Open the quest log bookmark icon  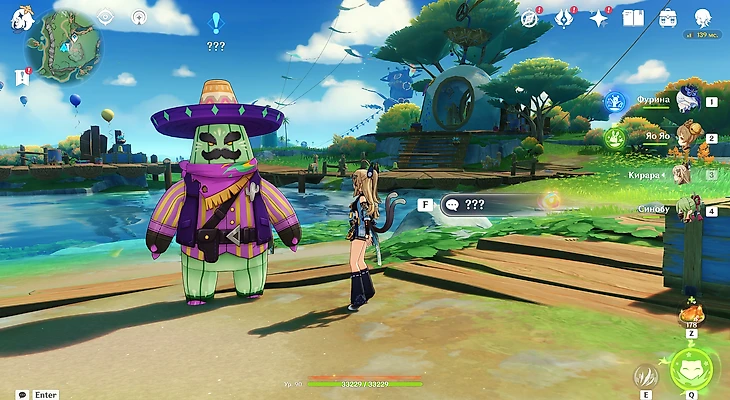pos(22,78)
